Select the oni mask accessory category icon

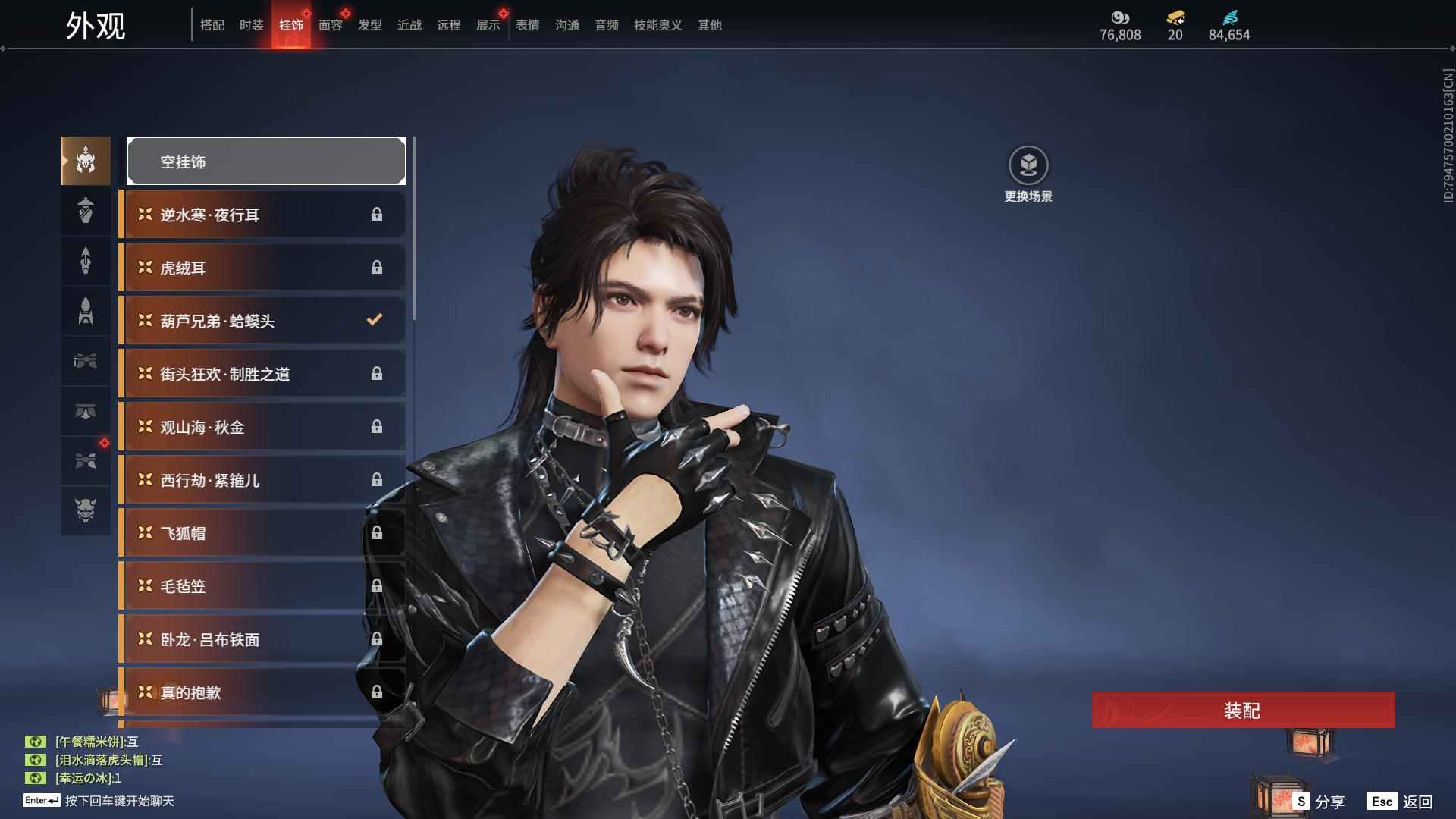click(86, 510)
